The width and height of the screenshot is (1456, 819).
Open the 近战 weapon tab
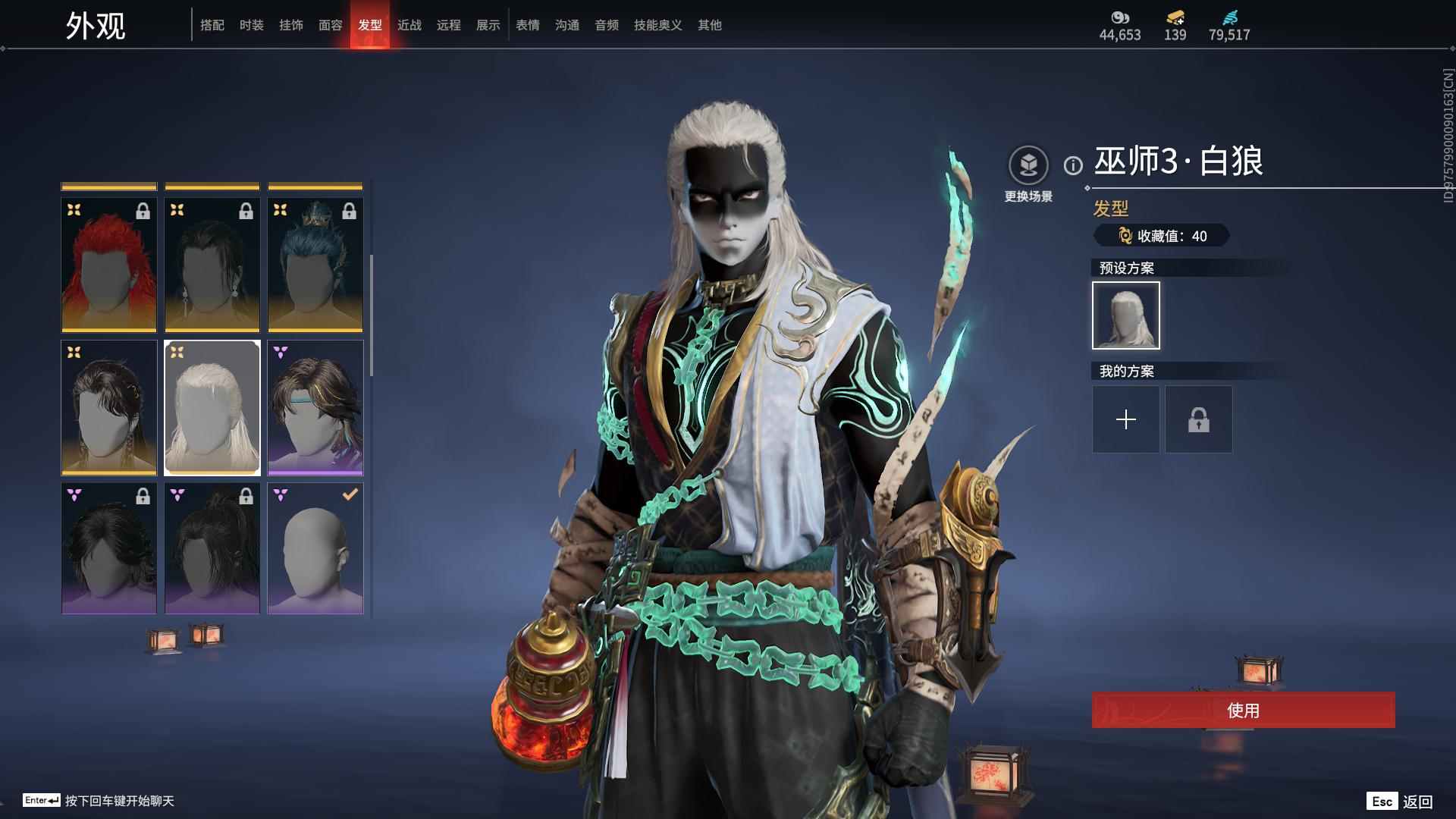point(409,26)
